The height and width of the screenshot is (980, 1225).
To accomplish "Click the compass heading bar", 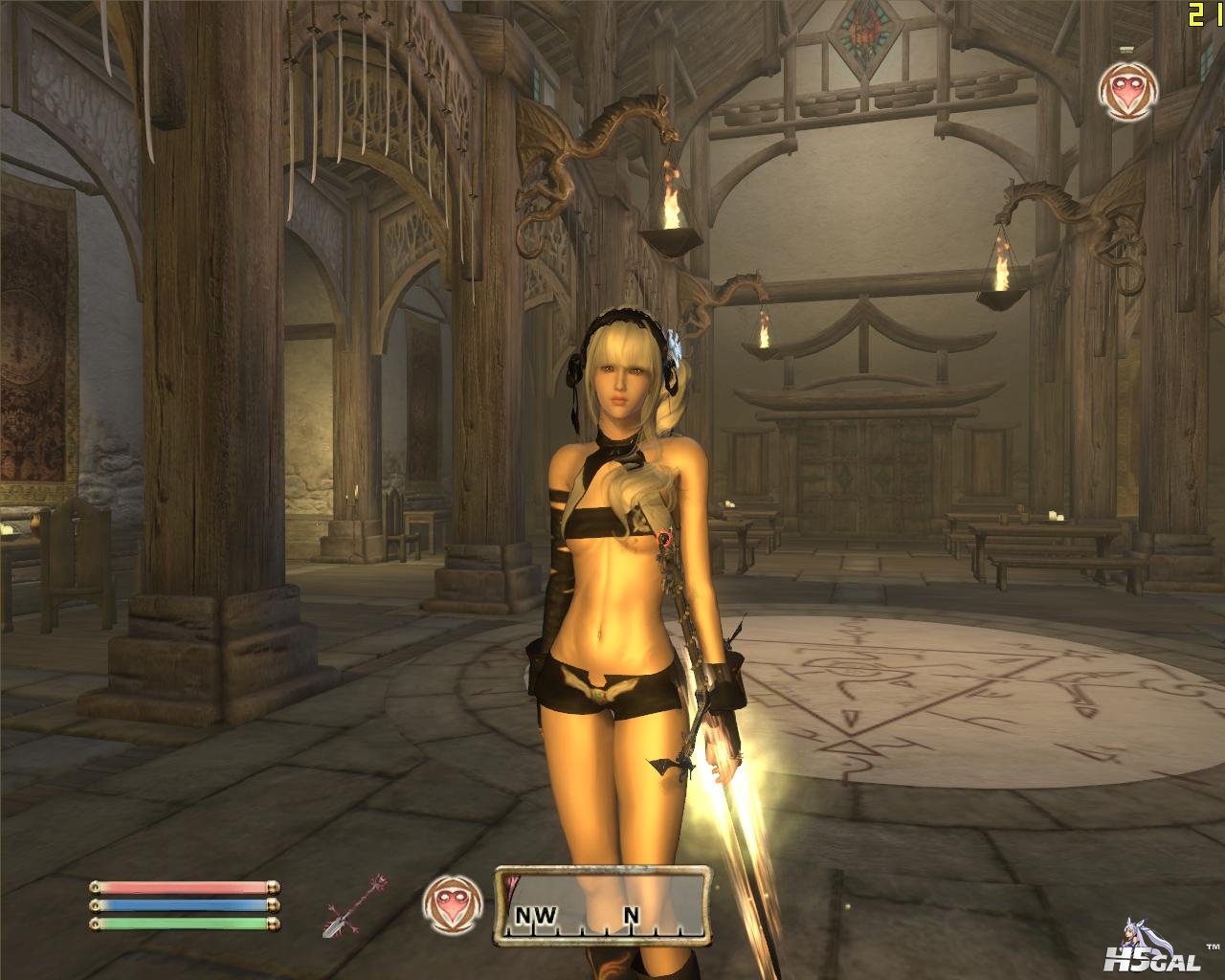I will 603,904.
